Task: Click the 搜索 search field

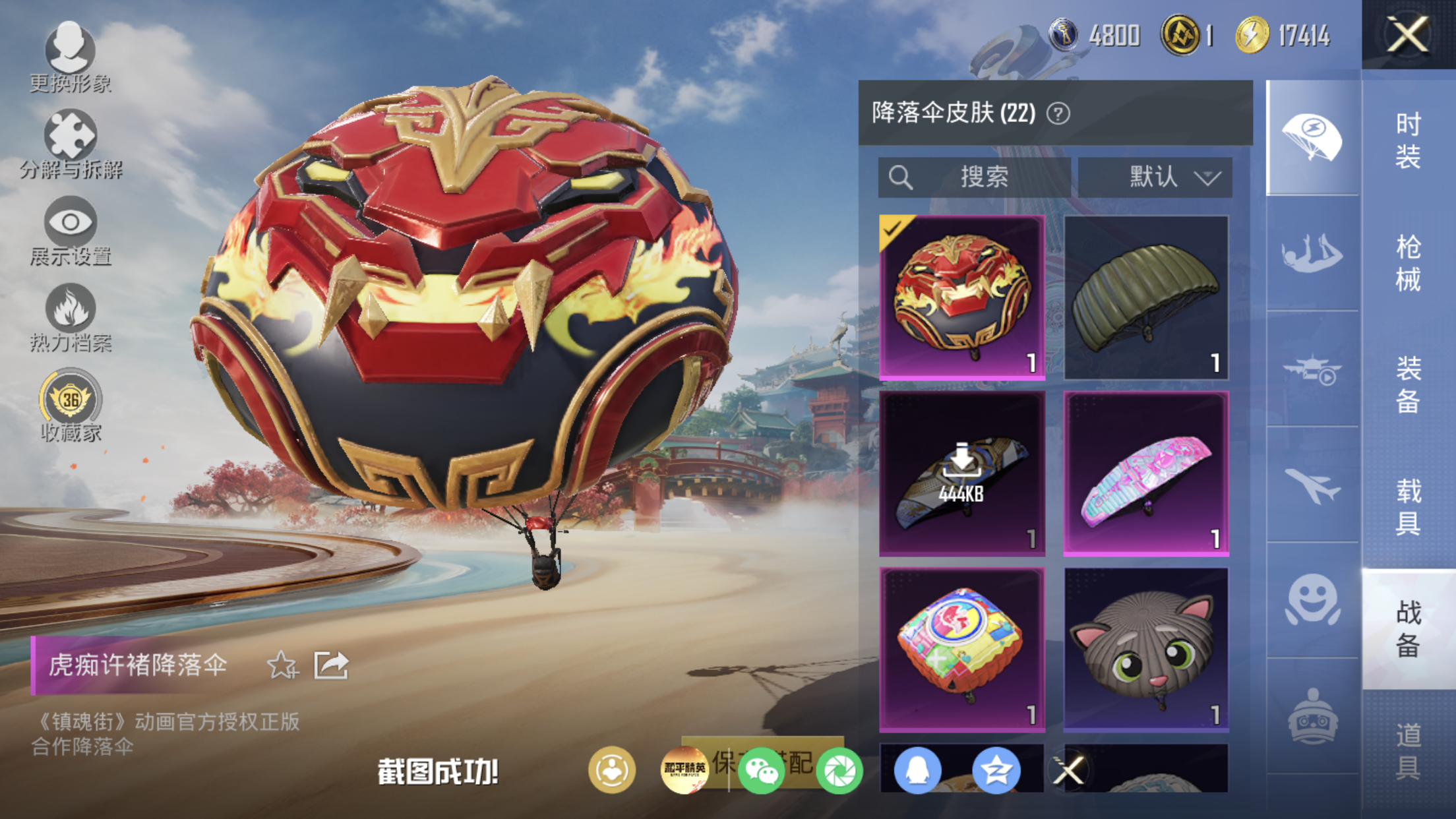Action: tap(973, 177)
